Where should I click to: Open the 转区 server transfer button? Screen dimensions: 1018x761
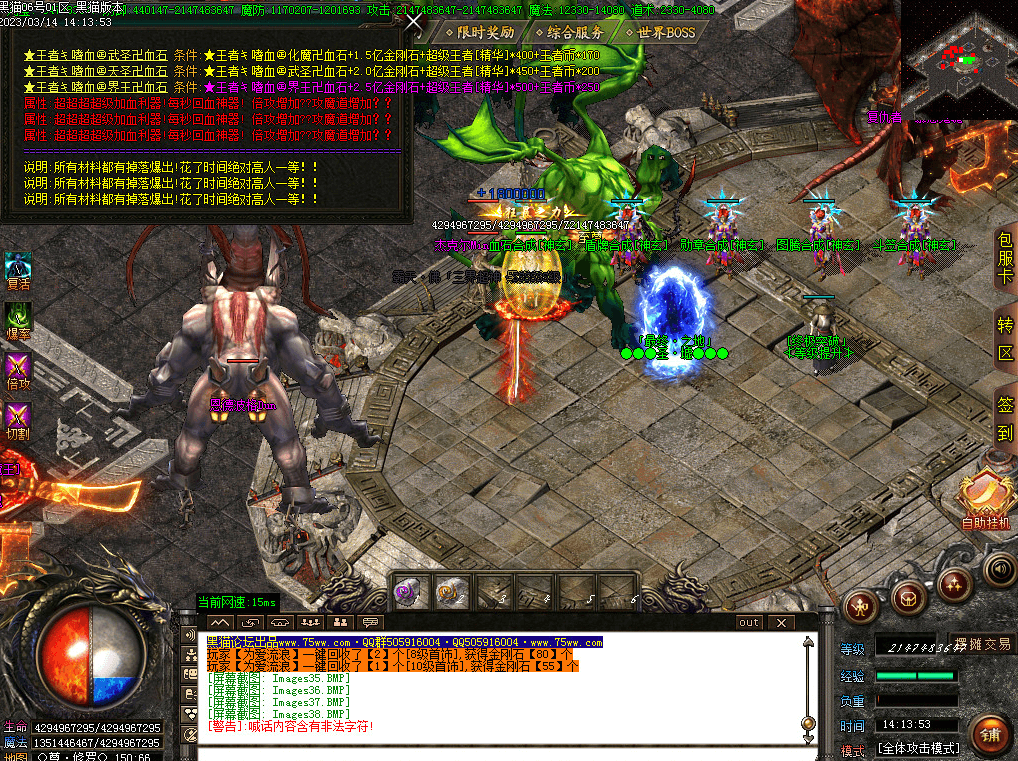click(1005, 339)
